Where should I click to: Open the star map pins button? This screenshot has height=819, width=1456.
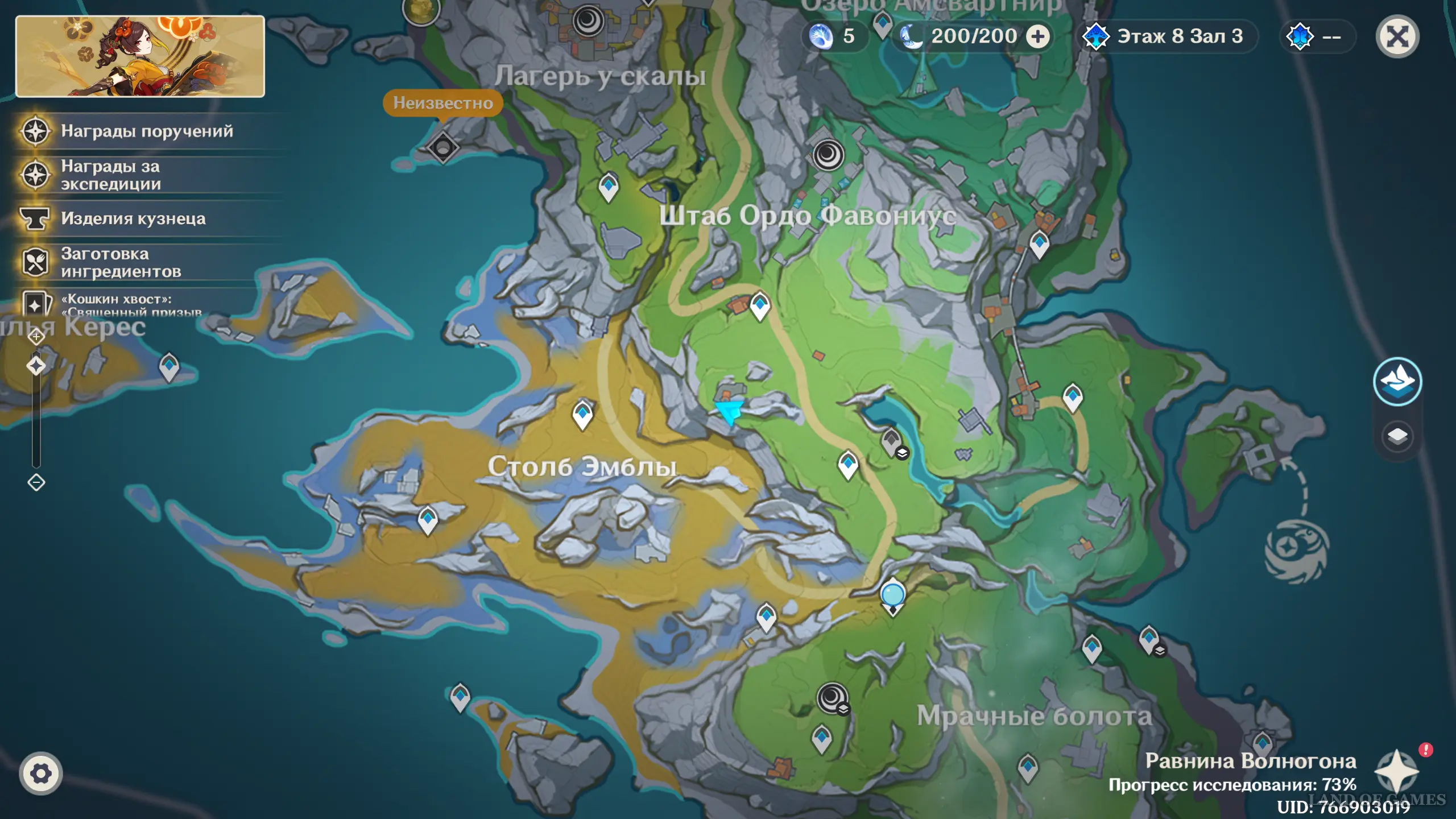point(1396,772)
